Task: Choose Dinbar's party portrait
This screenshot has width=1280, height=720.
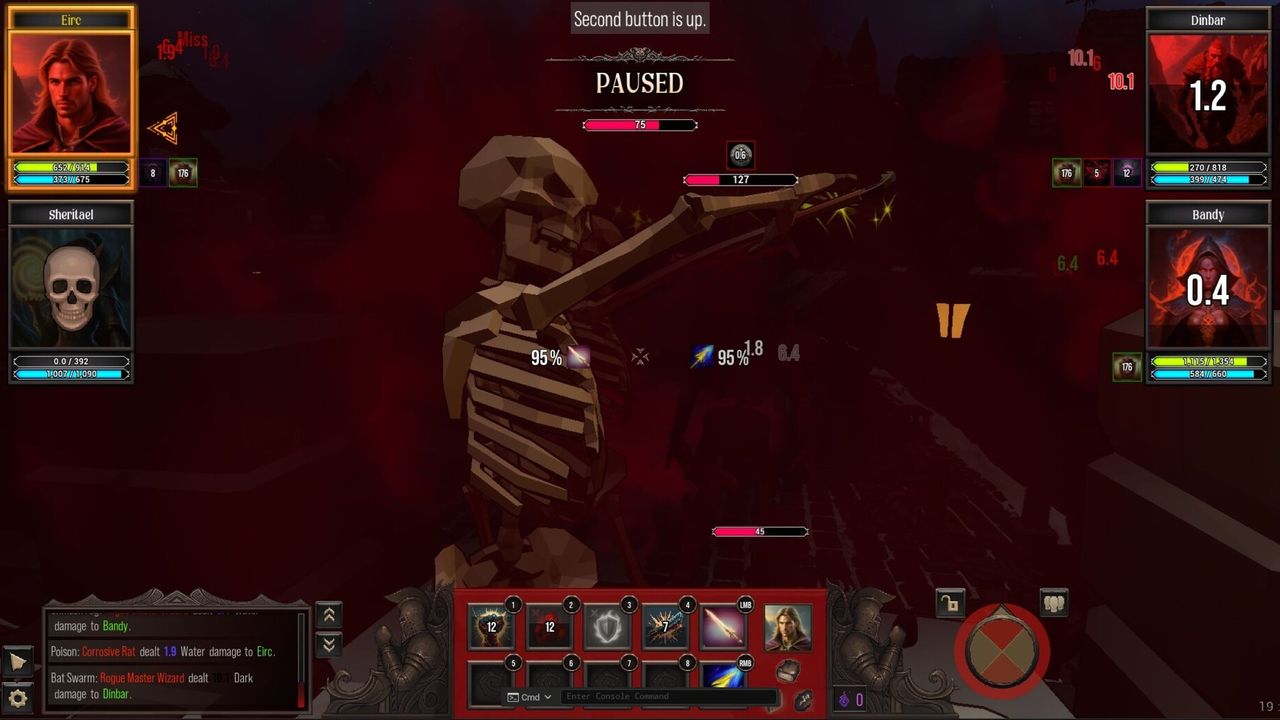Action: pyautogui.click(x=1208, y=94)
